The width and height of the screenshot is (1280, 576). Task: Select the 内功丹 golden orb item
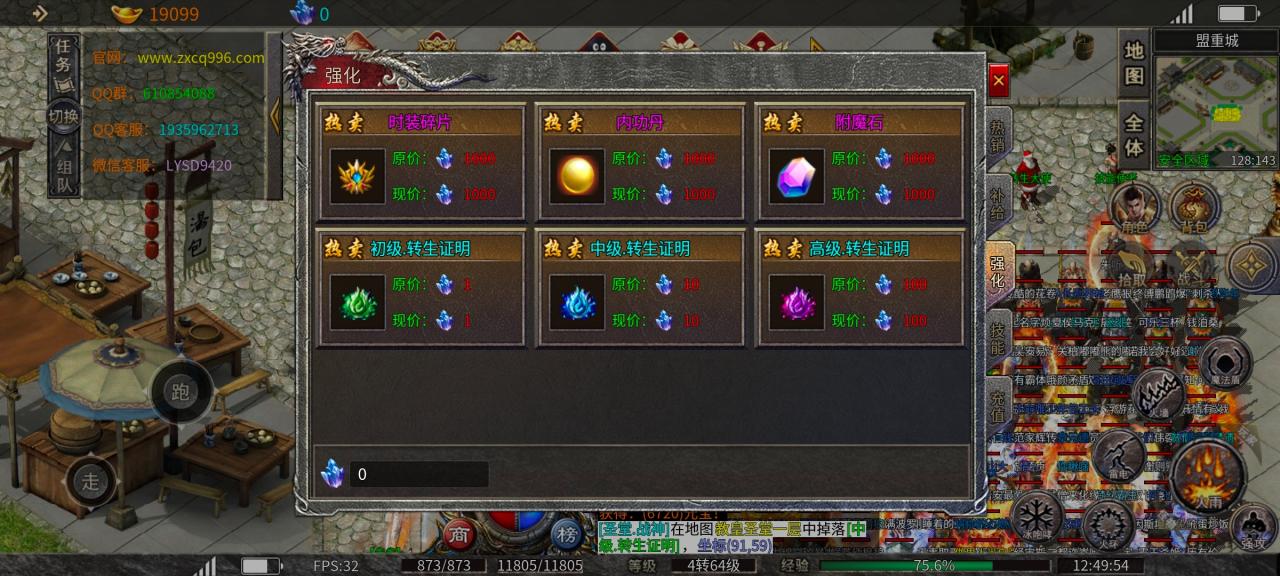pos(577,177)
